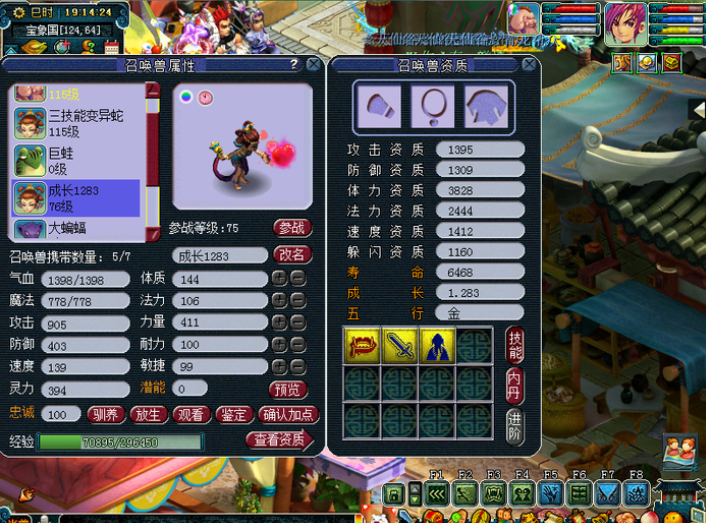Click the 鉴定 button

pos(234,414)
